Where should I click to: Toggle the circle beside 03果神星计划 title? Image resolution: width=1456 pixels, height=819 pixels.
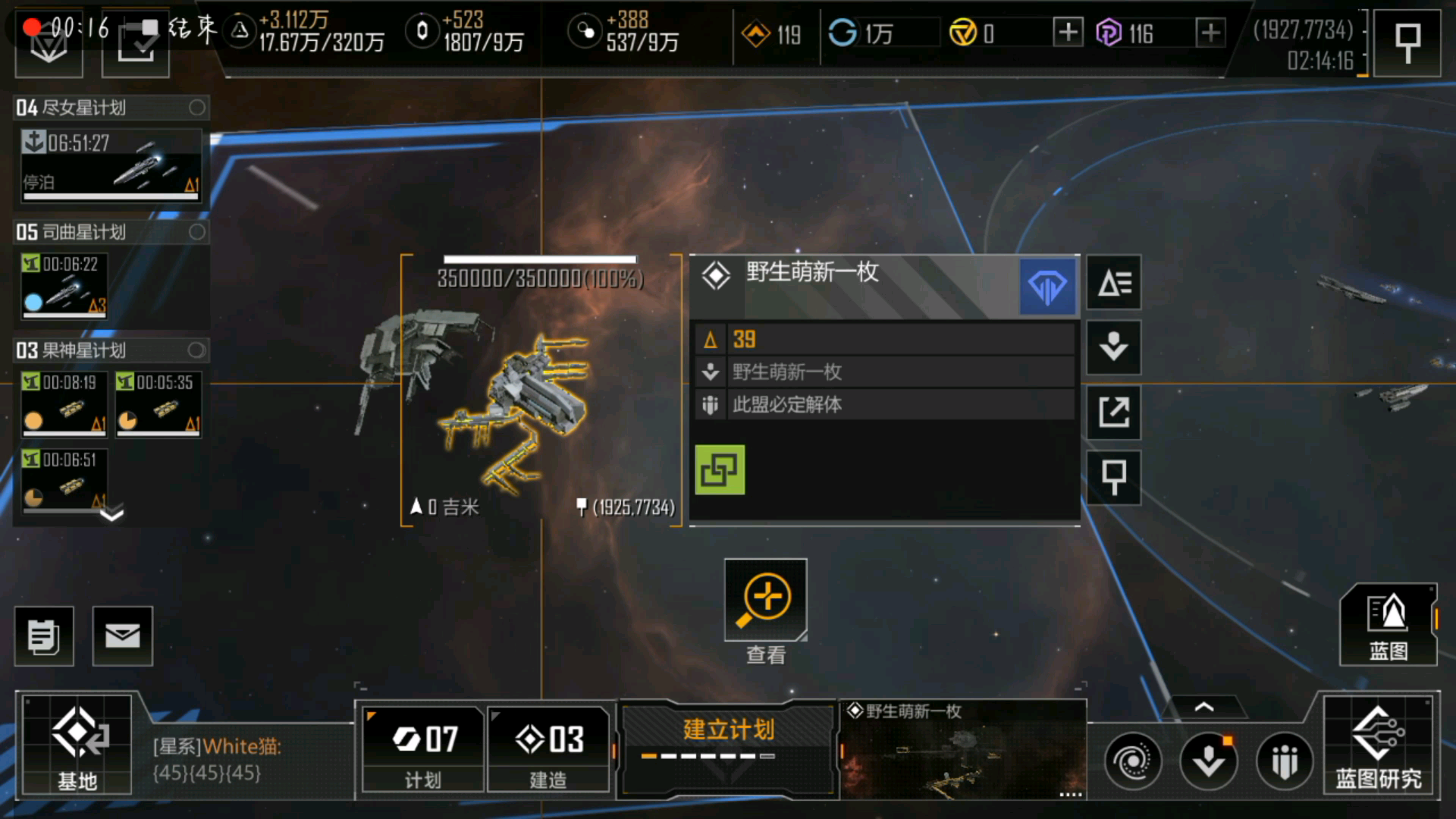coord(196,350)
